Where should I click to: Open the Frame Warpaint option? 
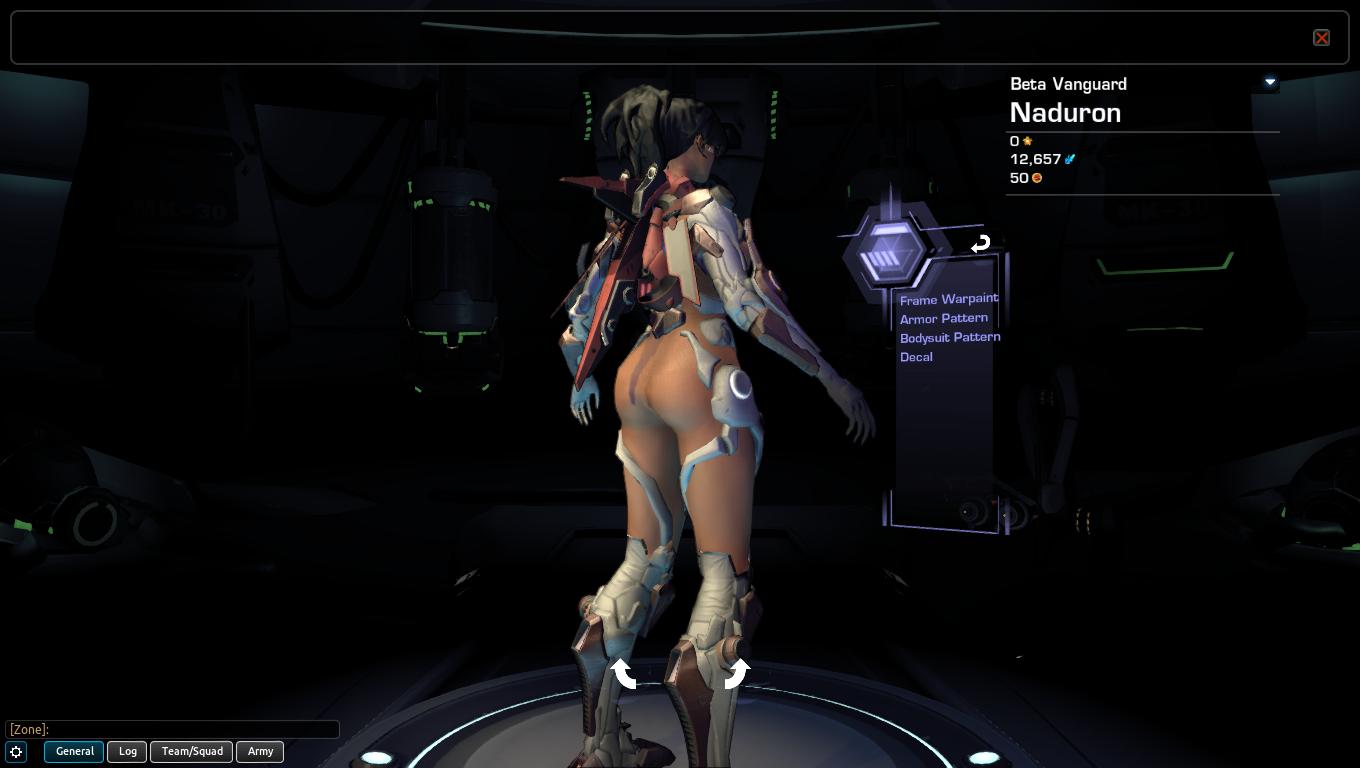coord(948,299)
